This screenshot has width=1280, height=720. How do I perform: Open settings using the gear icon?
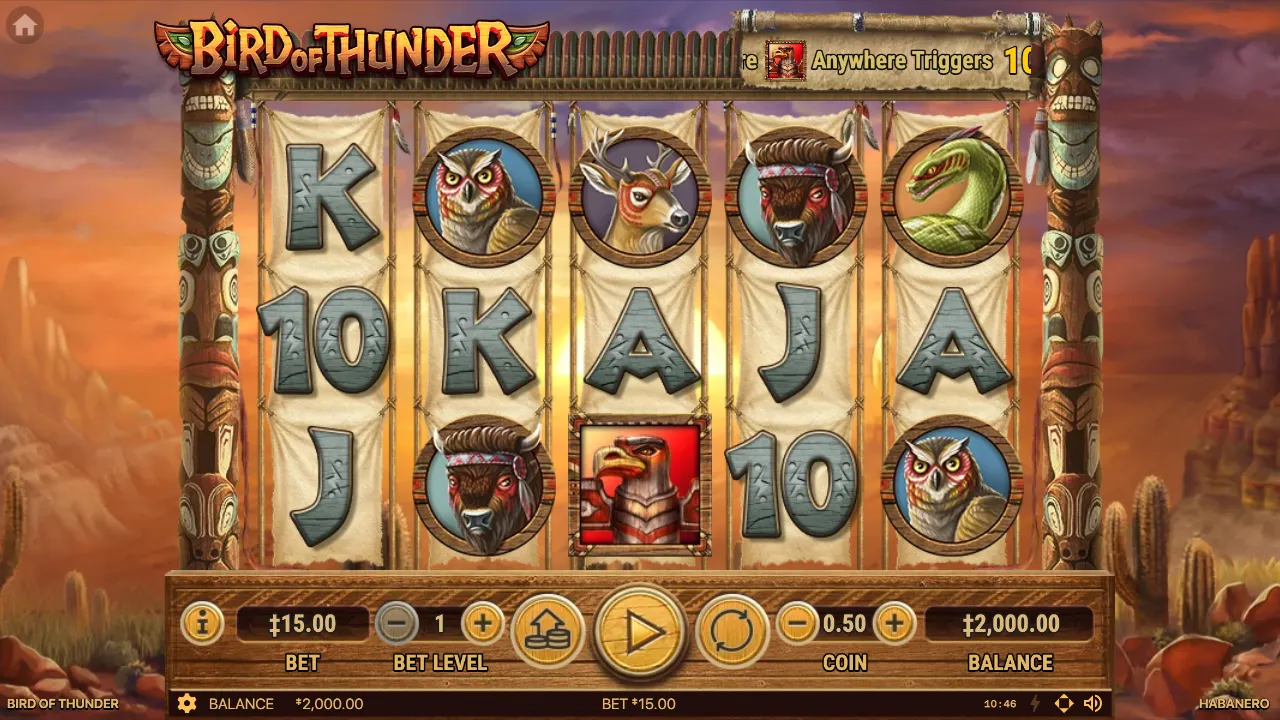[186, 703]
